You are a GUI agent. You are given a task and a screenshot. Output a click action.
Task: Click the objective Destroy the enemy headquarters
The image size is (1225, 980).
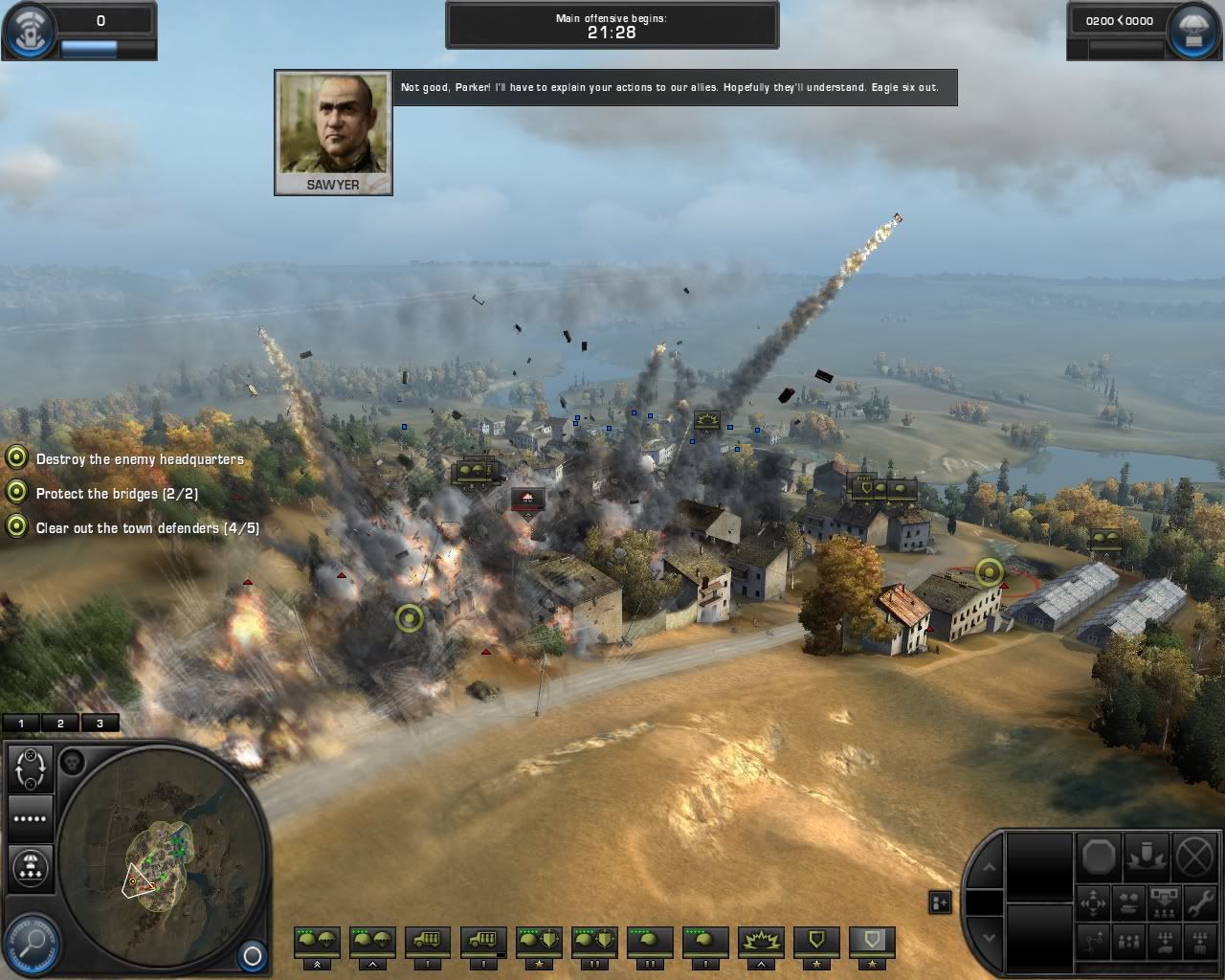pyautogui.click(x=140, y=458)
